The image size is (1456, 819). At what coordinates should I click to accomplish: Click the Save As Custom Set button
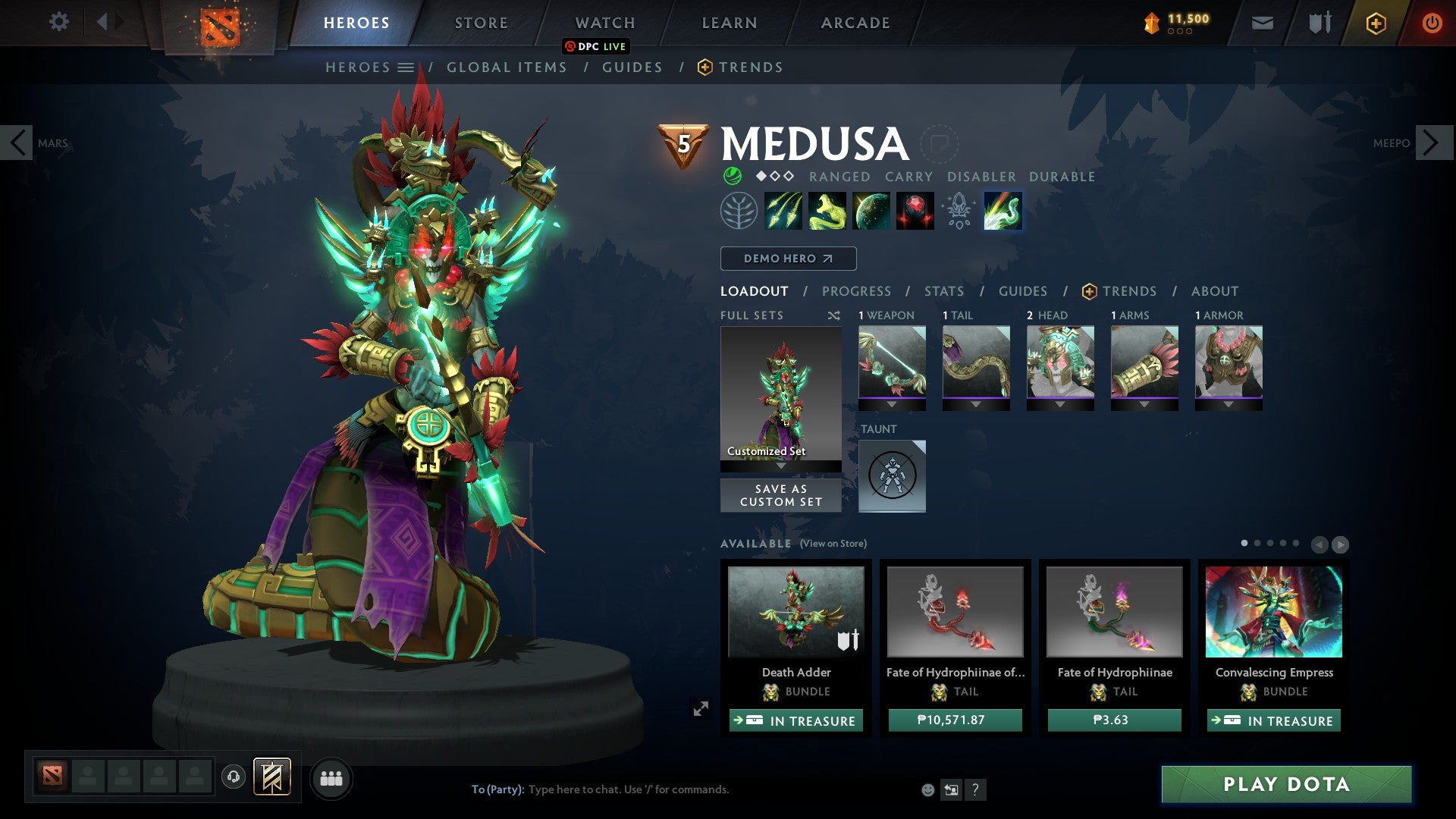point(780,495)
